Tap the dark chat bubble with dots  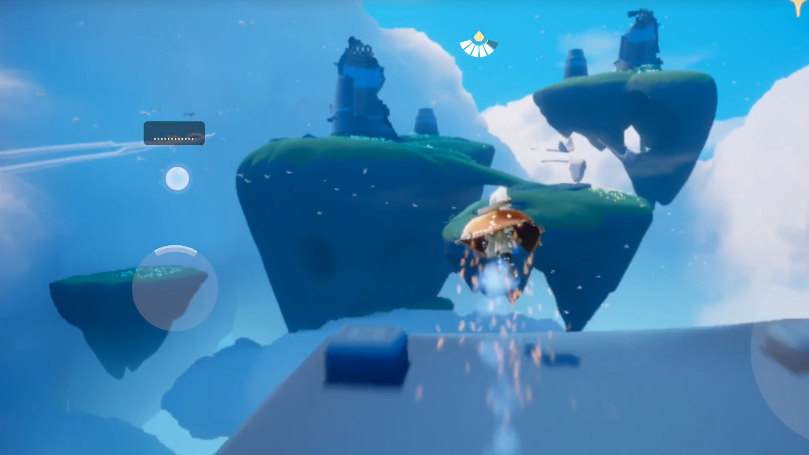pyautogui.click(x=174, y=133)
